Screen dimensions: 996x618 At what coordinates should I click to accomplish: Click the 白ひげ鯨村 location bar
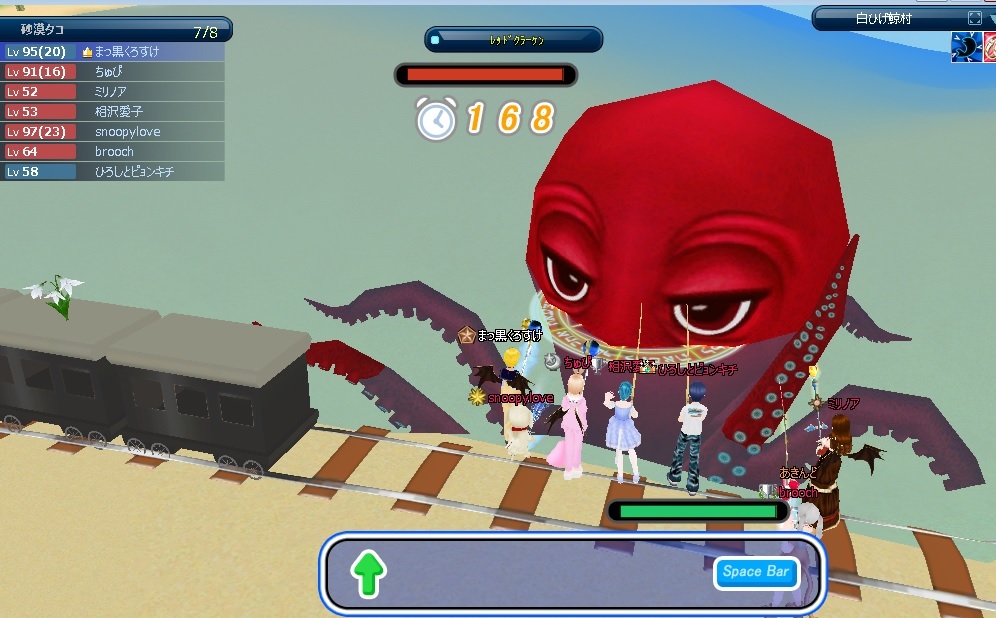(884, 18)
